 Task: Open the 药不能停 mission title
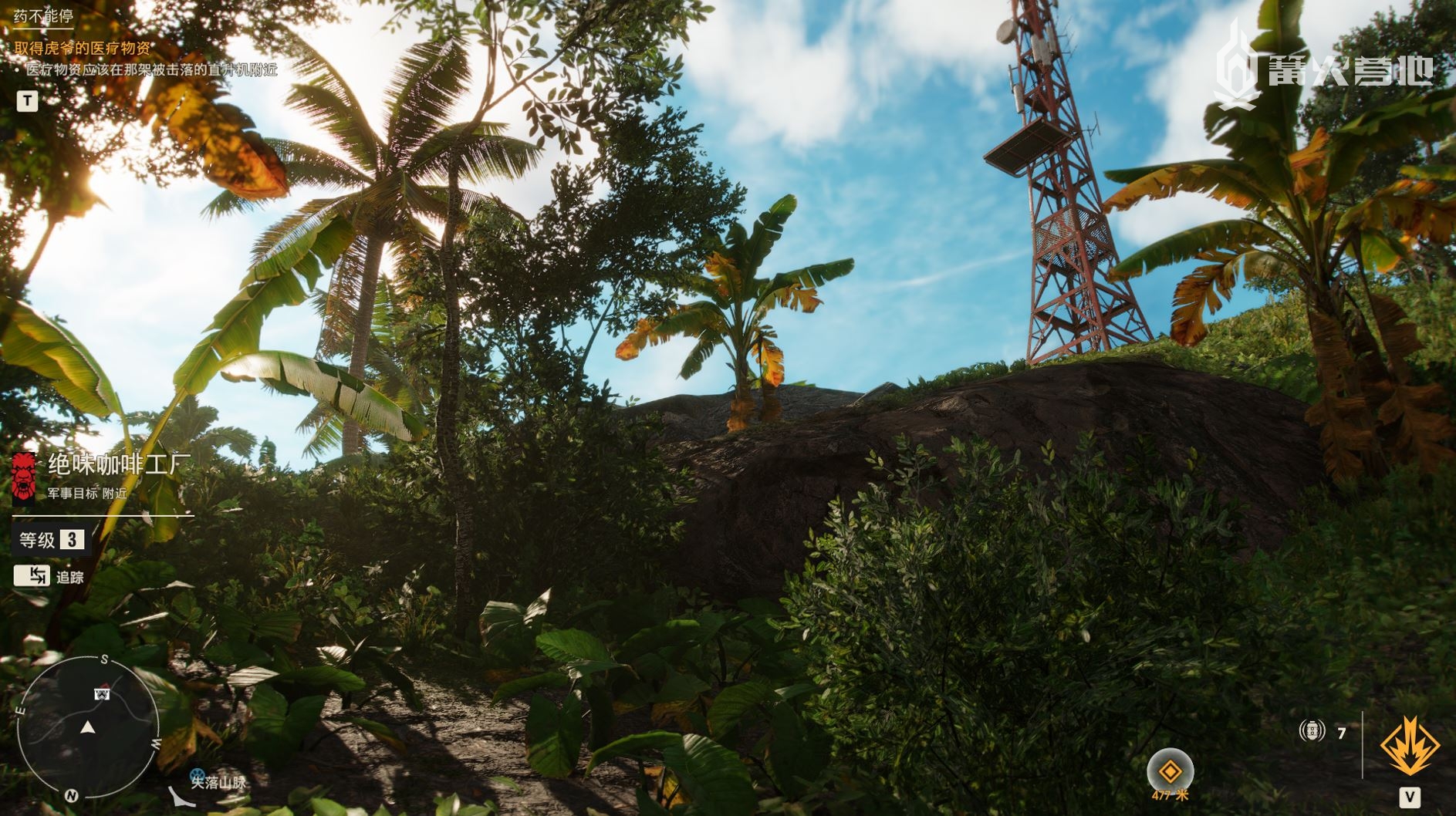[43, 16]
